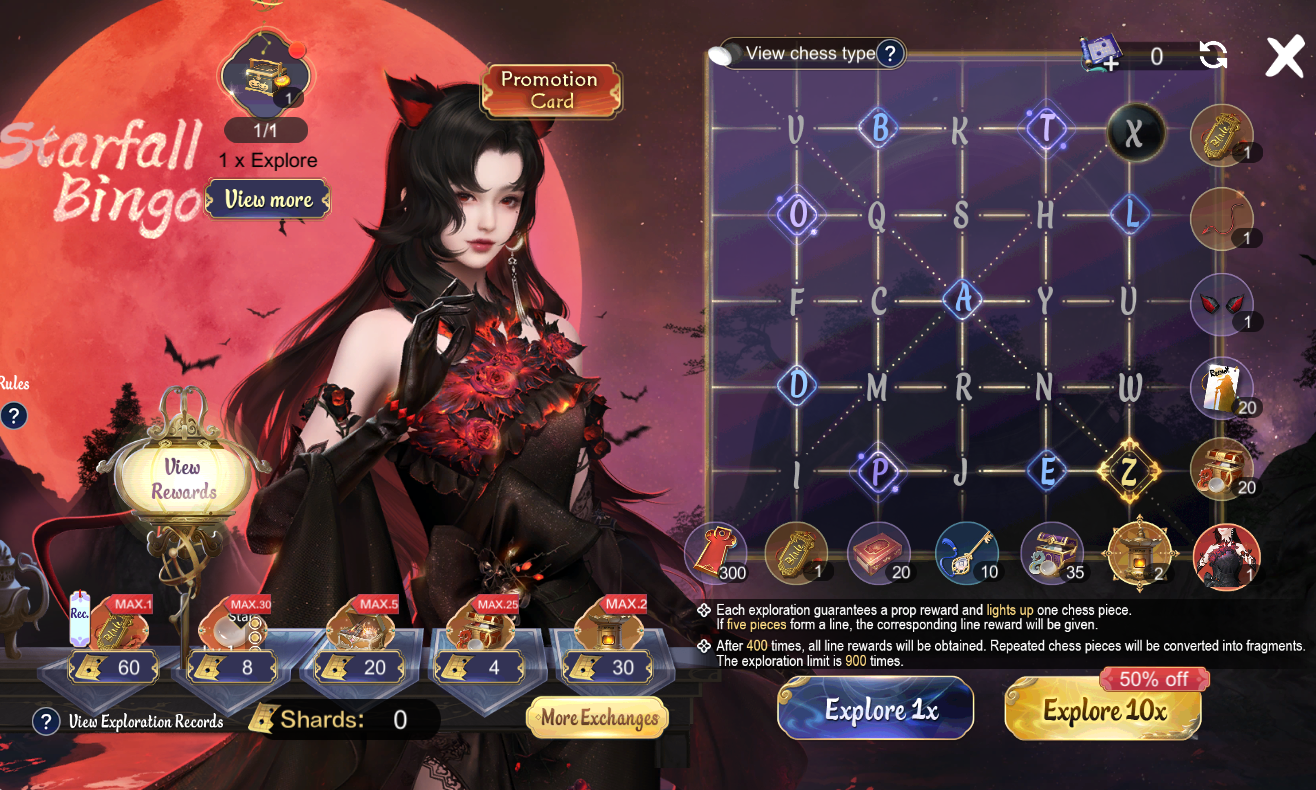This screenshot has height=790, width=1316.
Task: Open the Promotion Card
Action: [x=550, y=90]
